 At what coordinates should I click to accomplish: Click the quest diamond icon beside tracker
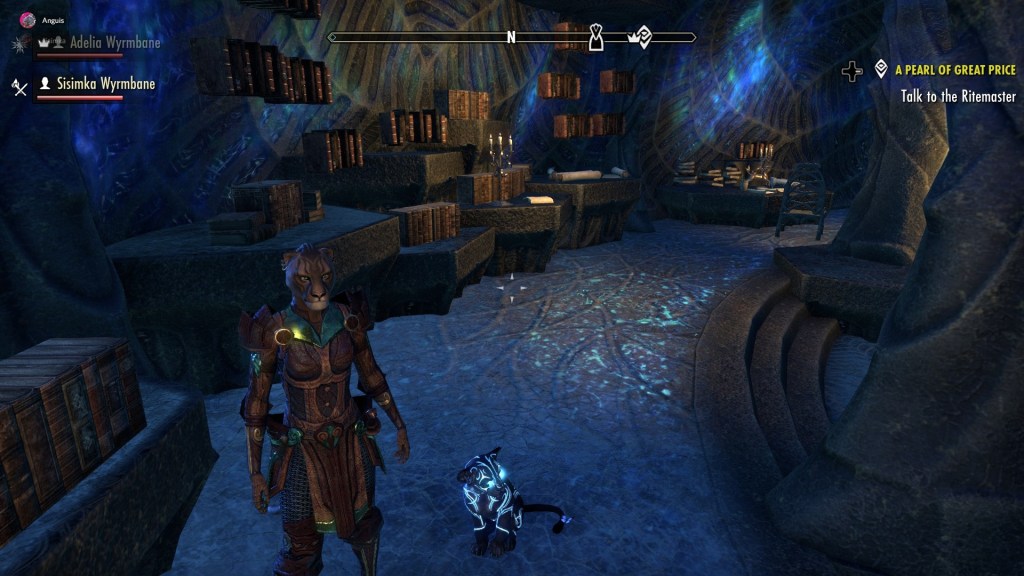point(881,69)
